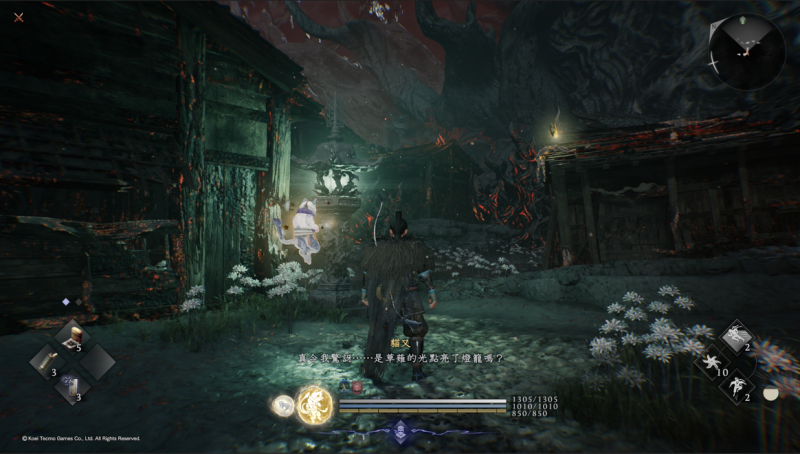
Task: Open the circular minimap
Action: (747, 52)
